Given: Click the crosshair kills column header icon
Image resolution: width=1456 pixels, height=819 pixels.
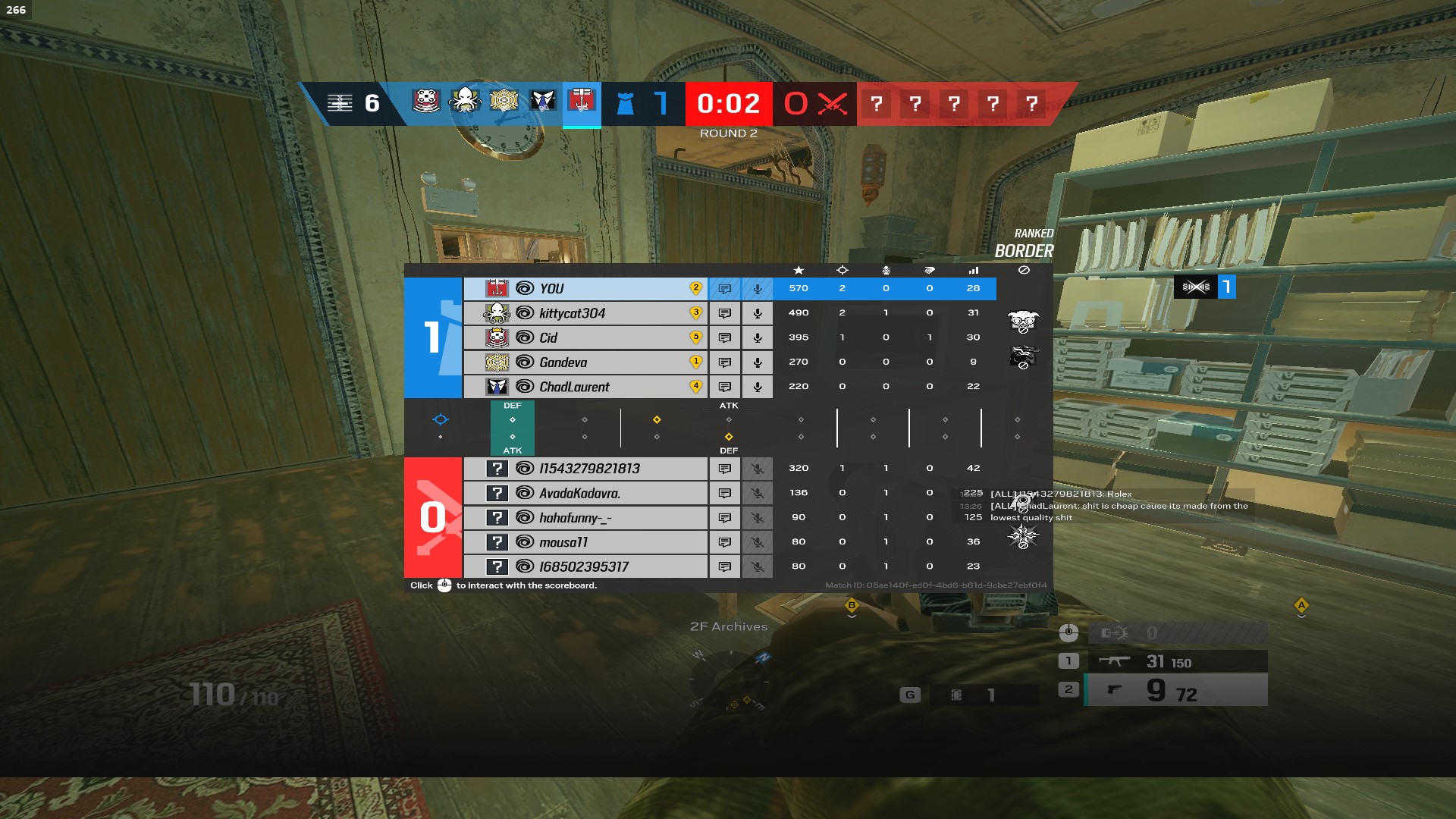Looking at the screenshot, I should (x=842, y=270).
